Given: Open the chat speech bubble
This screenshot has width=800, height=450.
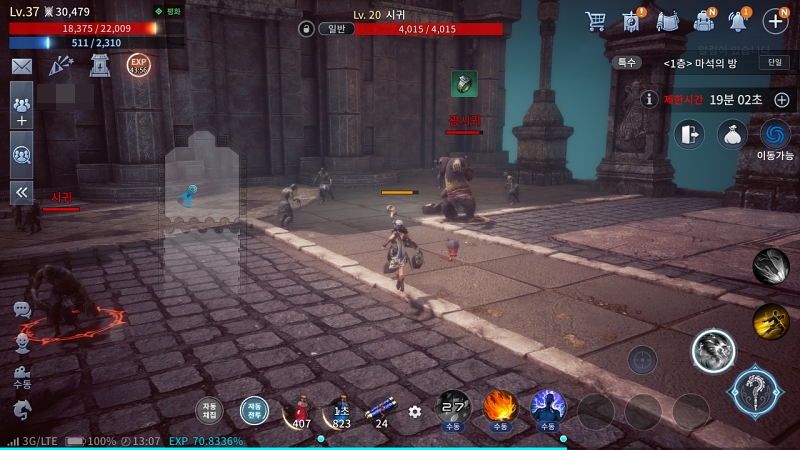Looking at the screenshot, I should [x=21, y=310].
